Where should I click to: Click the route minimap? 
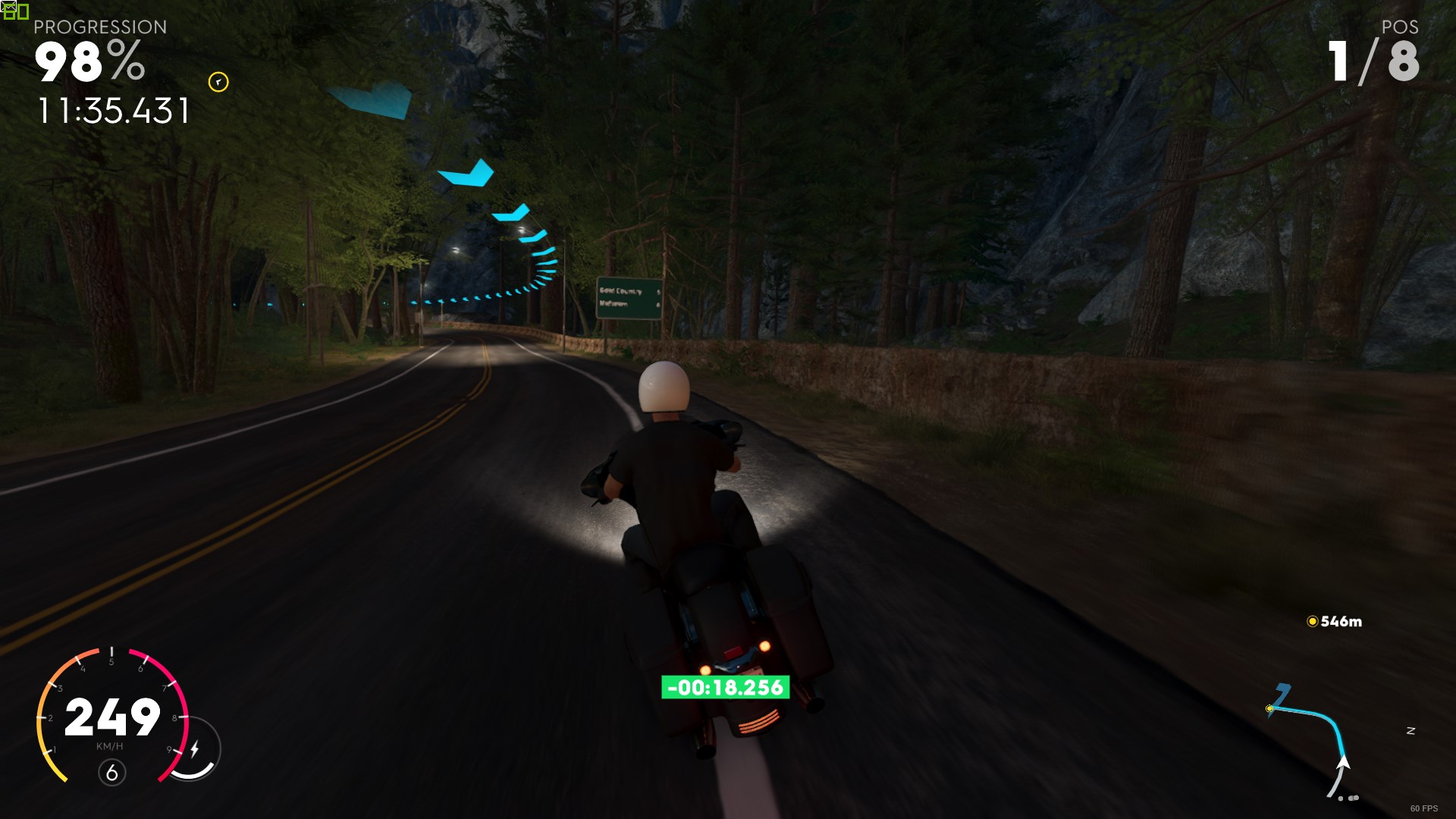(x=1313, y=739)
